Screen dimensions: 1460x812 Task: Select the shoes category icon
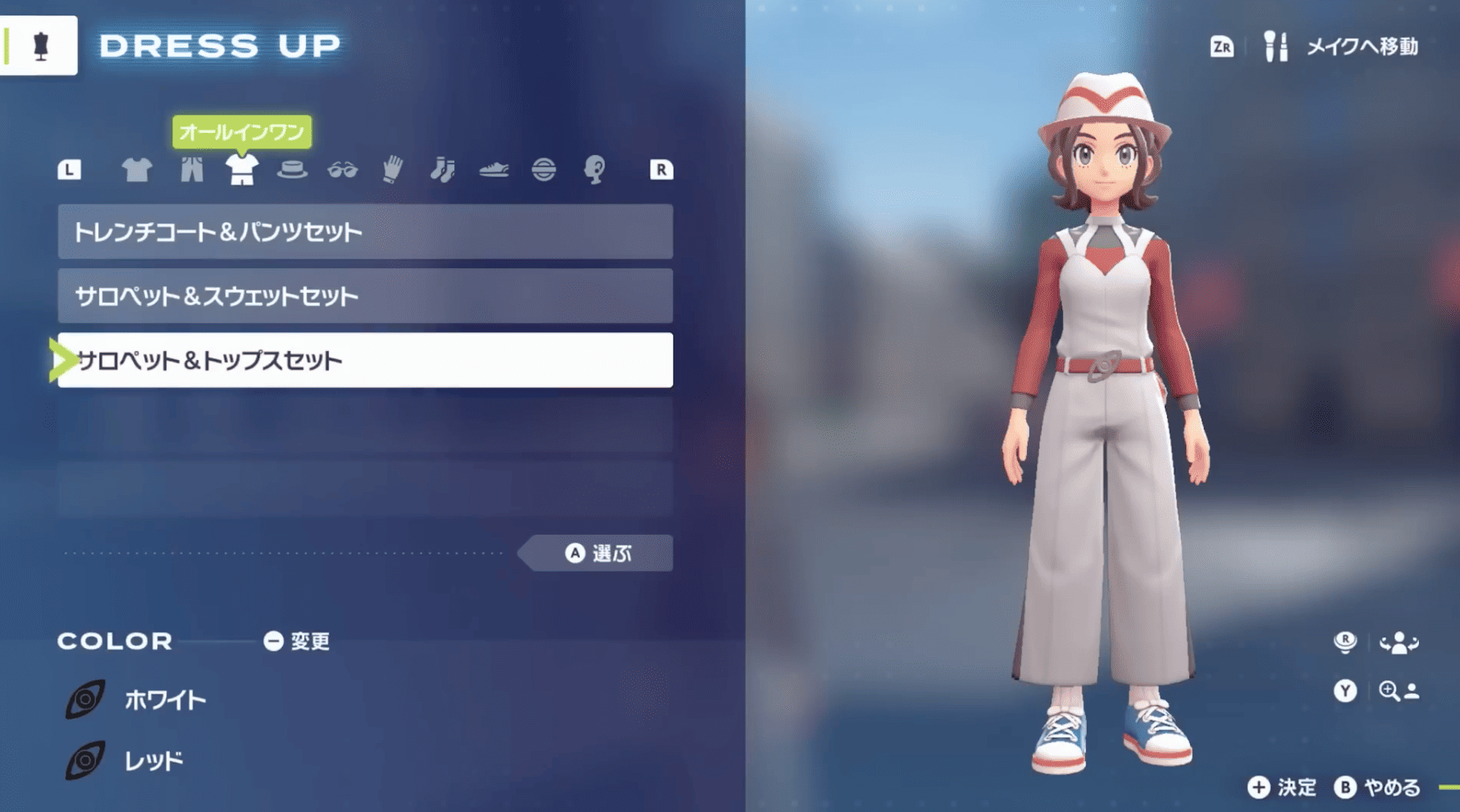pyautogui.click(x=494, y=170)
